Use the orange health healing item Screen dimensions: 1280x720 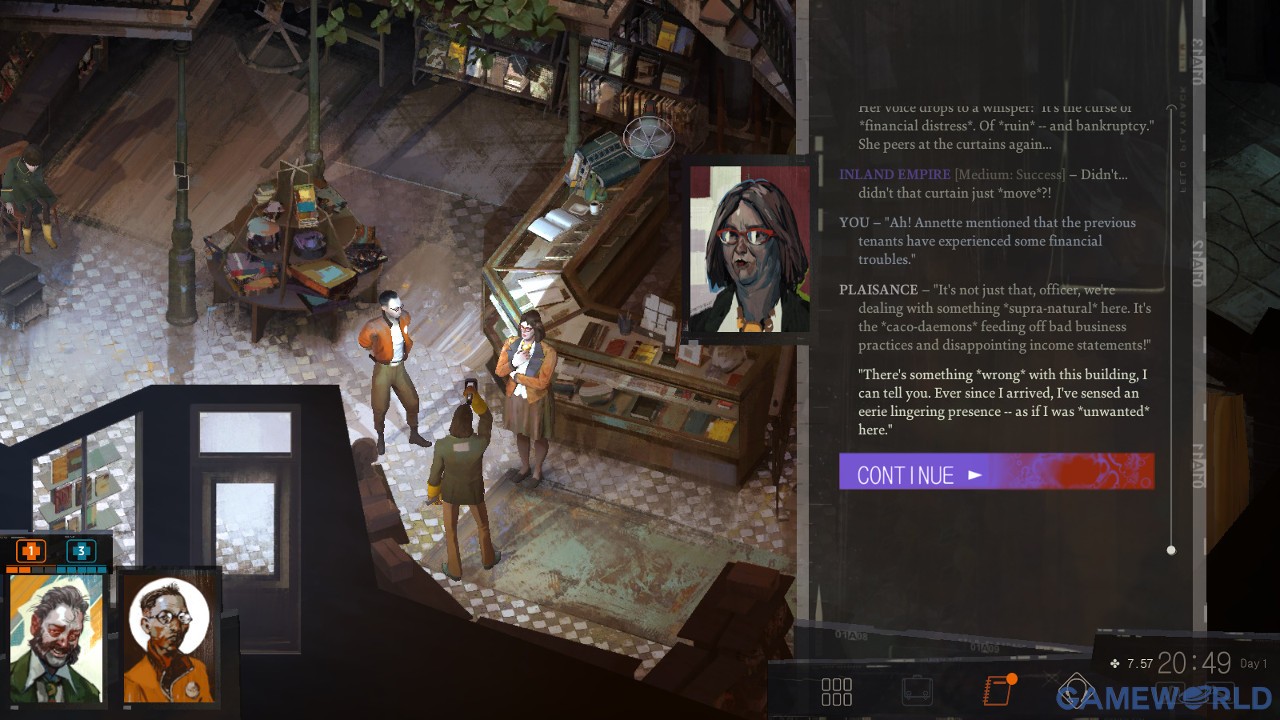pos(31,551)
